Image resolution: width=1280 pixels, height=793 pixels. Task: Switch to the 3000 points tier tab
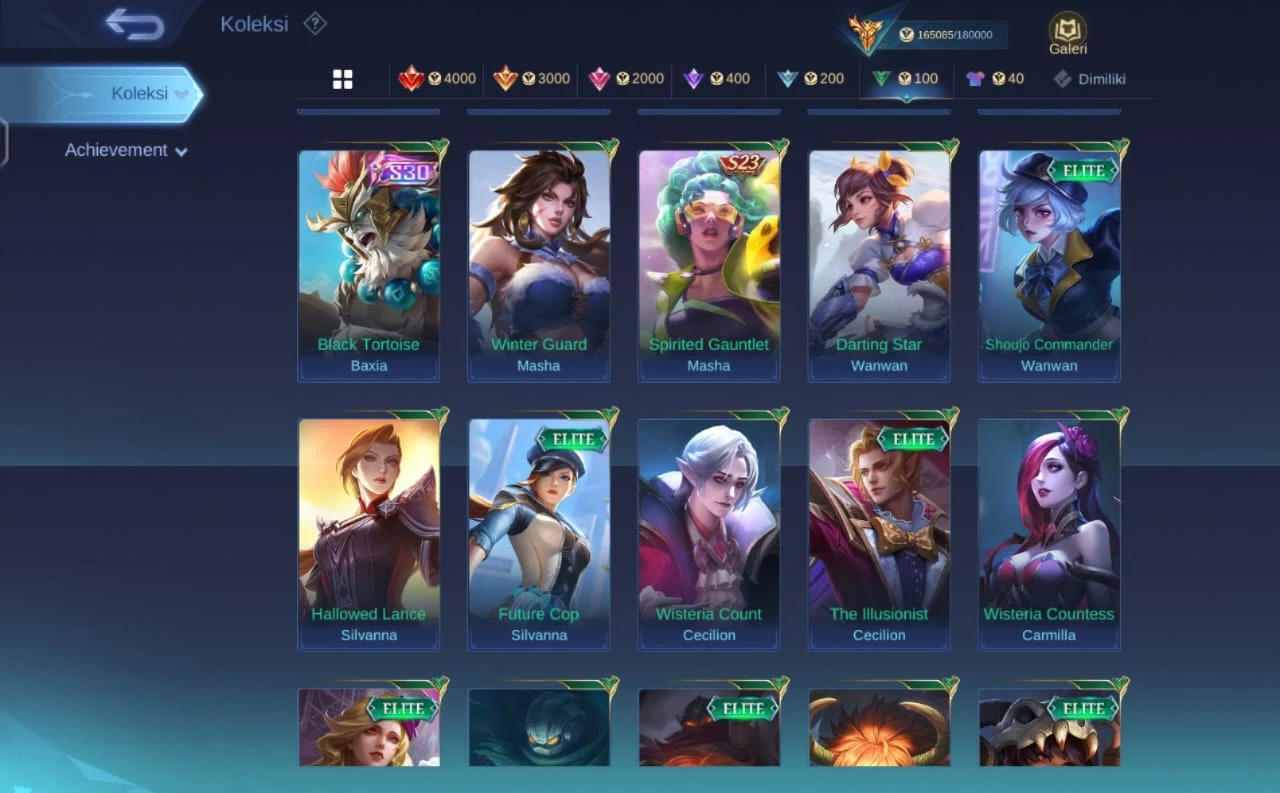point(531,78)
